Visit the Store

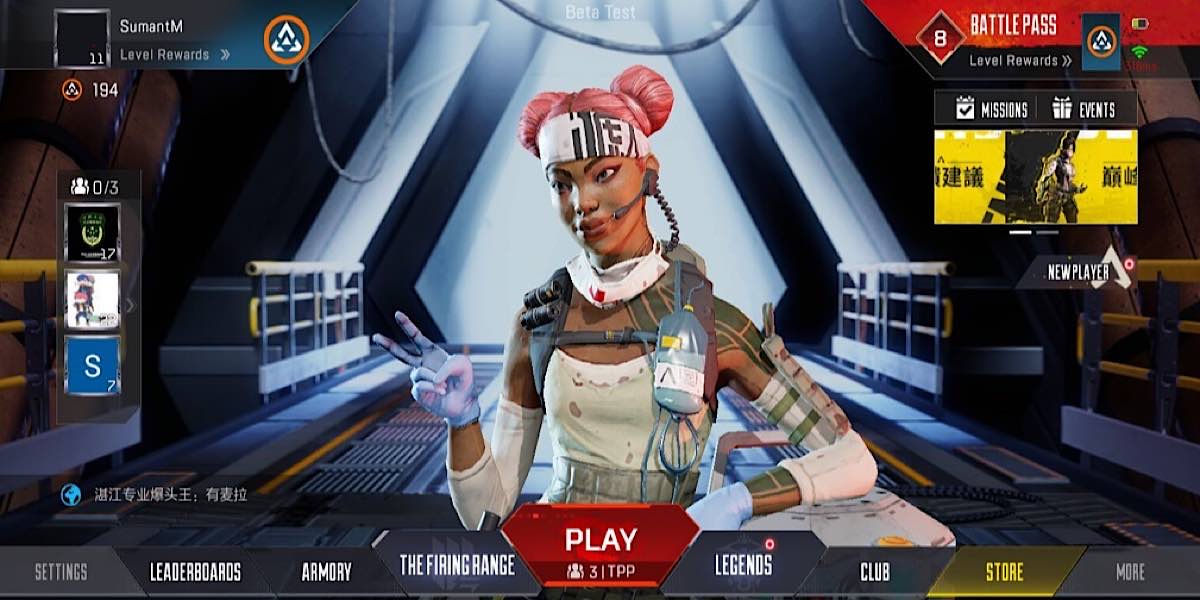click(x=1004, y=572)
